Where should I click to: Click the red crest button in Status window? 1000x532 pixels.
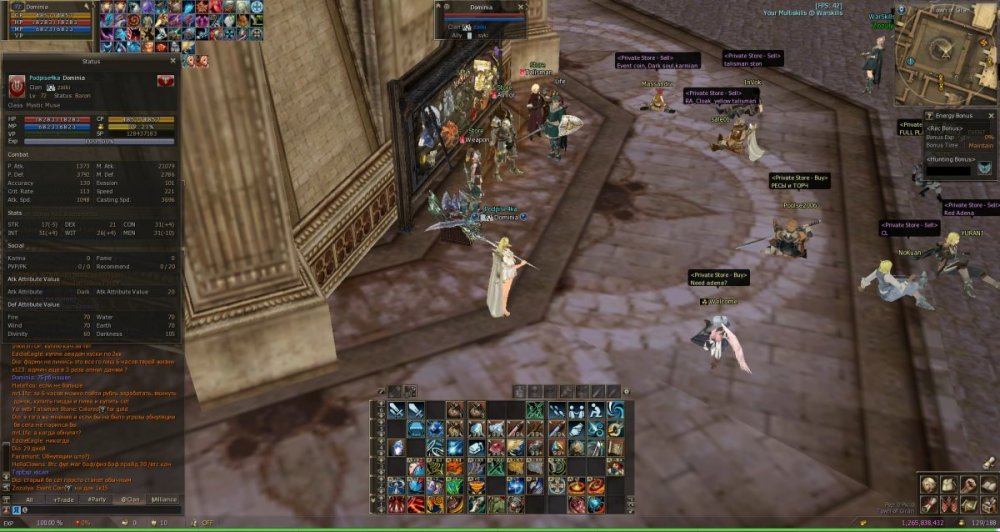165,80
